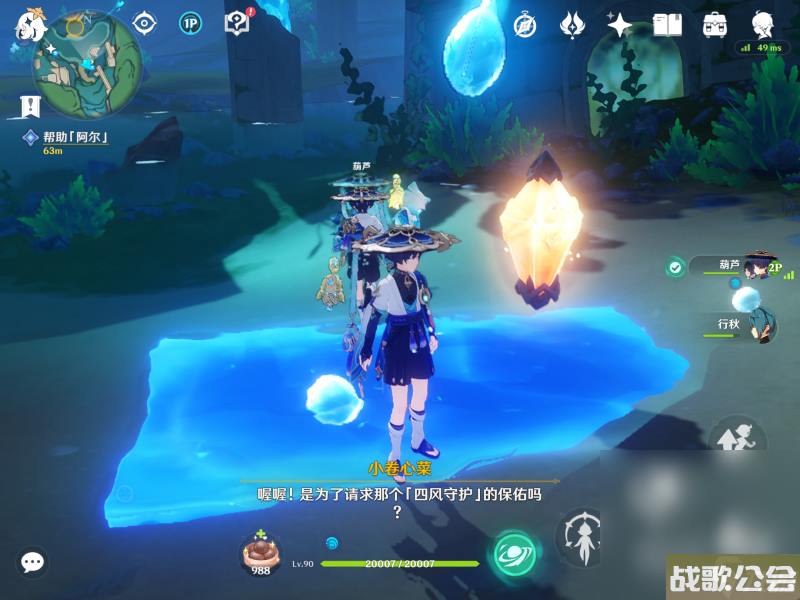Open the chat speech bubble
The height and width of the screenshot is (600, 800).
[33, 562]
